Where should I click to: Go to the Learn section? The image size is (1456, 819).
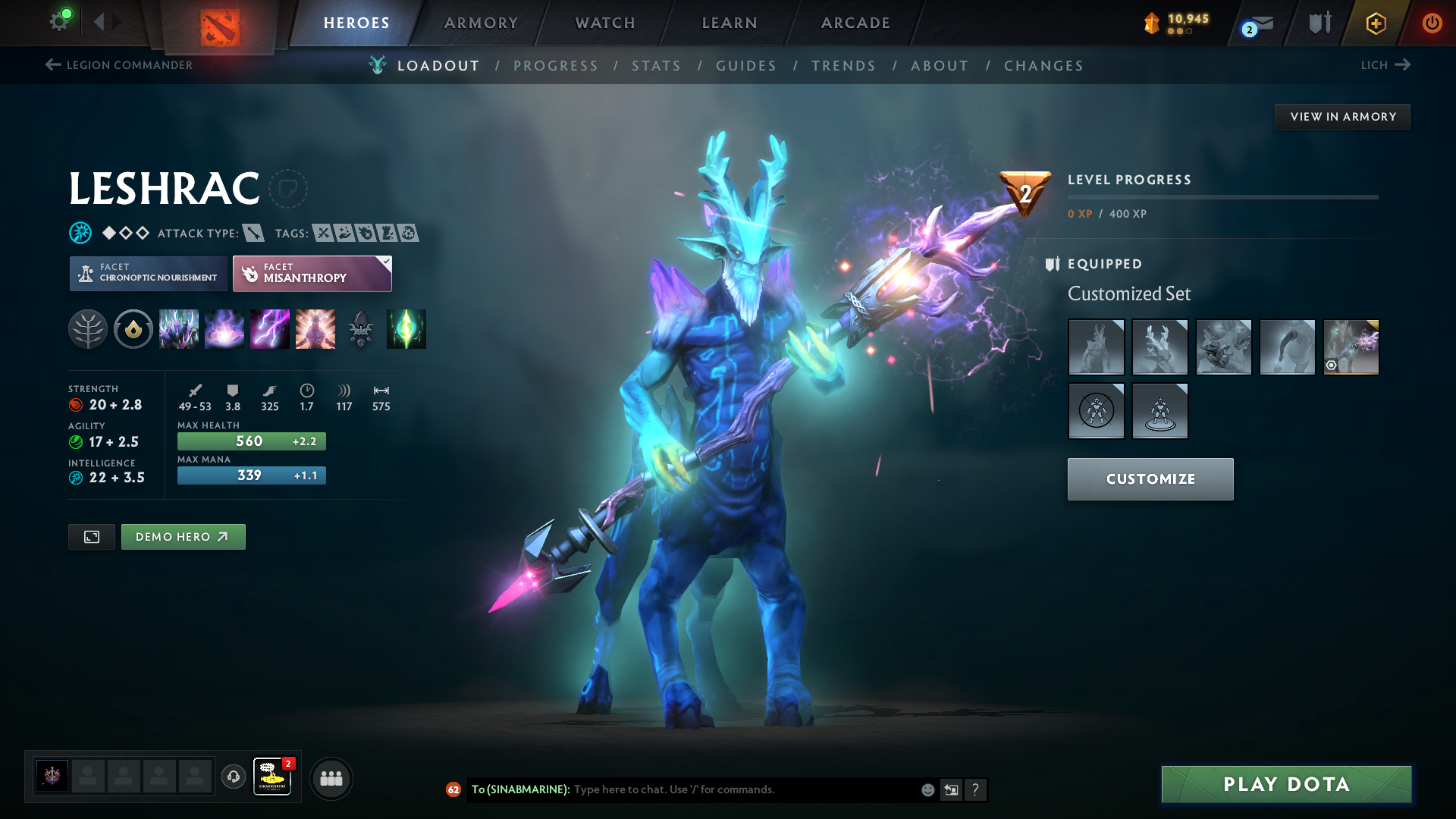pyautogui.click(x=730, y=23)
